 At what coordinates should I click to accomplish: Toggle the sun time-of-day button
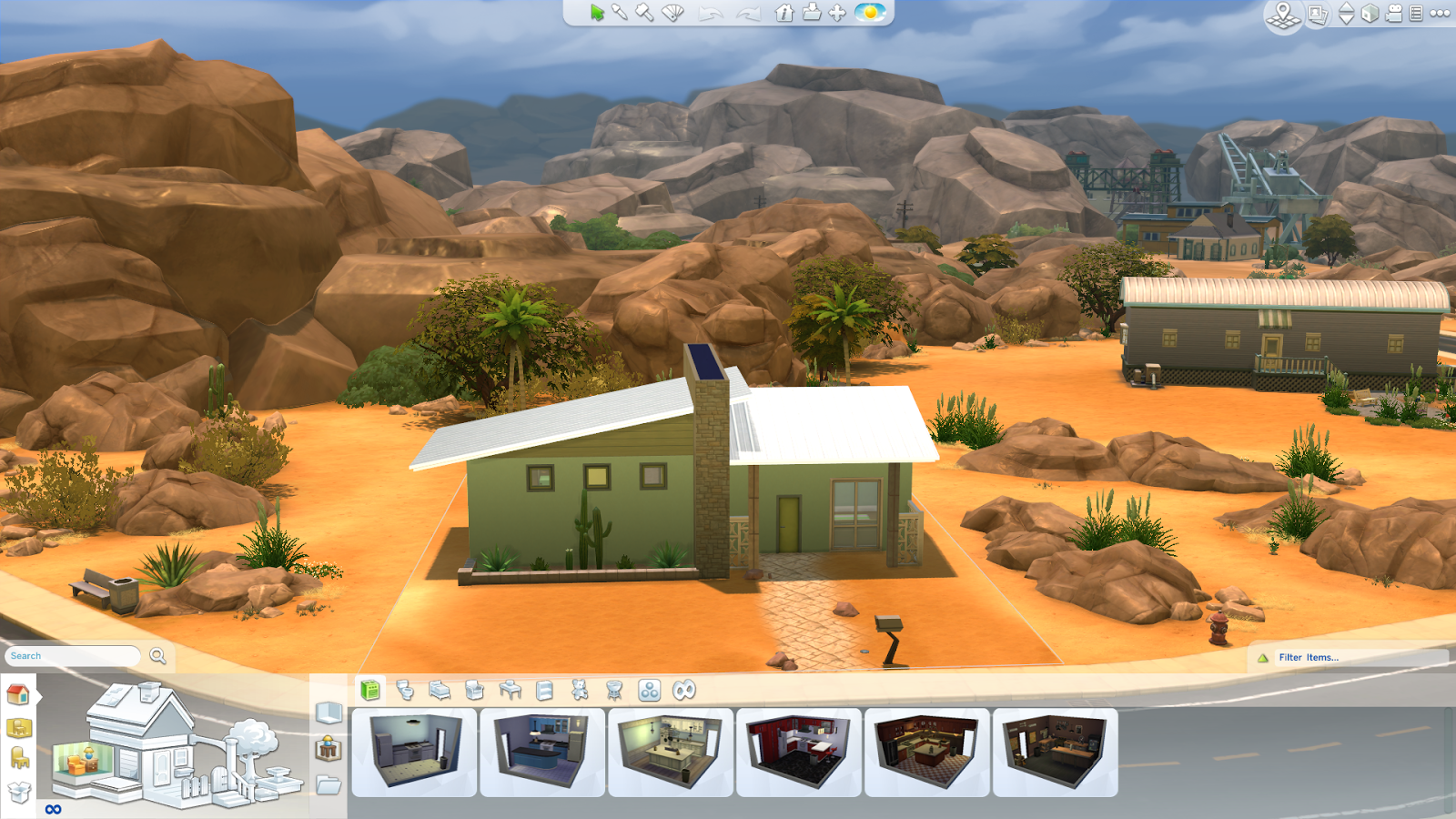870,13
